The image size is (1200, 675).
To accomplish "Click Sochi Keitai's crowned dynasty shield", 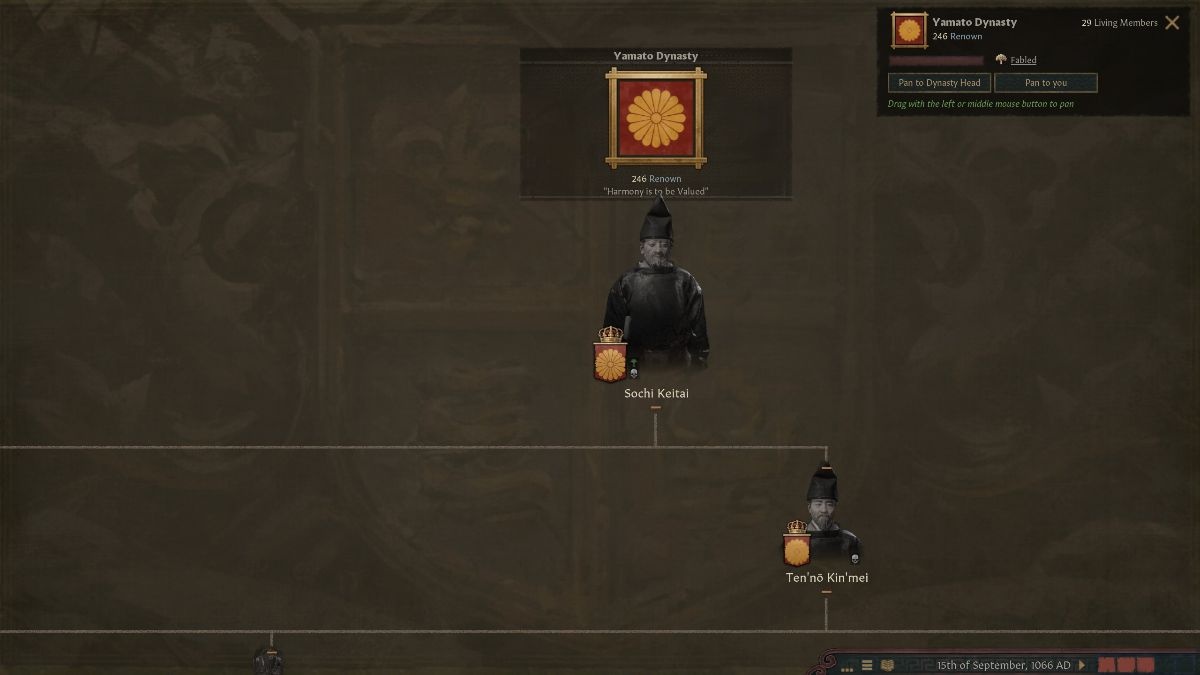I will coord(610,358).
